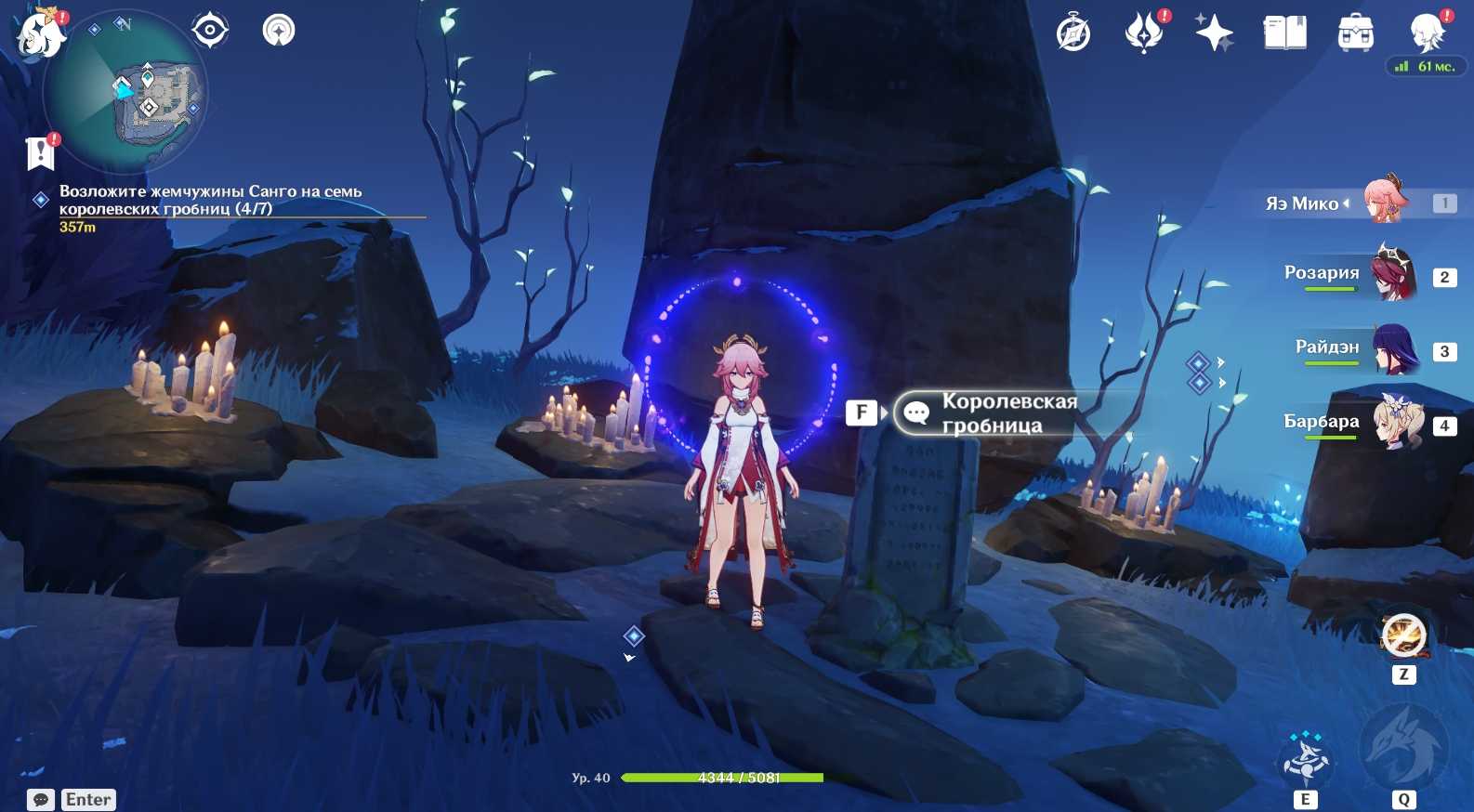Viewport: 1474px width, 812px height.
Task: Open the quest log exclamation icon
Action: click(x=41, y=152)
